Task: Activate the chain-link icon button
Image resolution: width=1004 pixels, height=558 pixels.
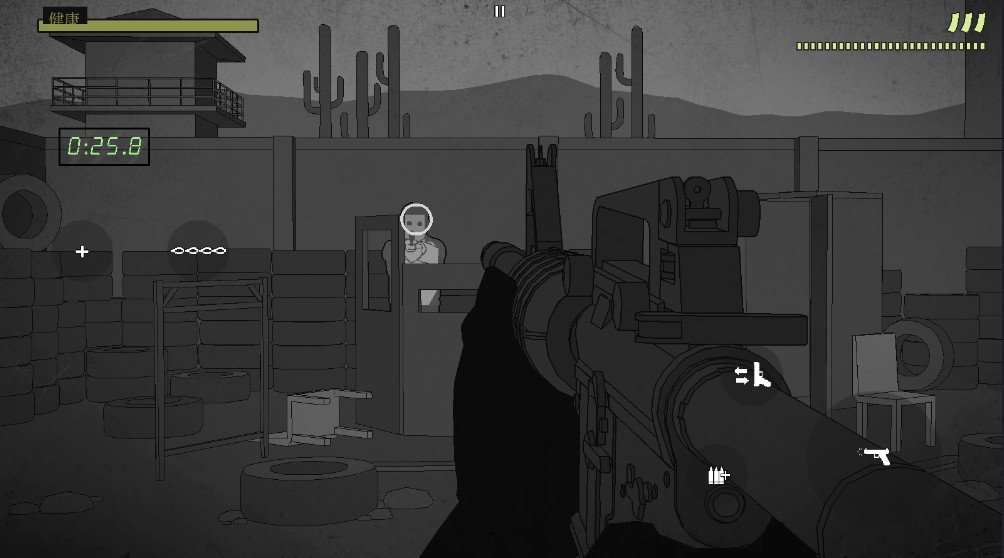Action: 198,250
